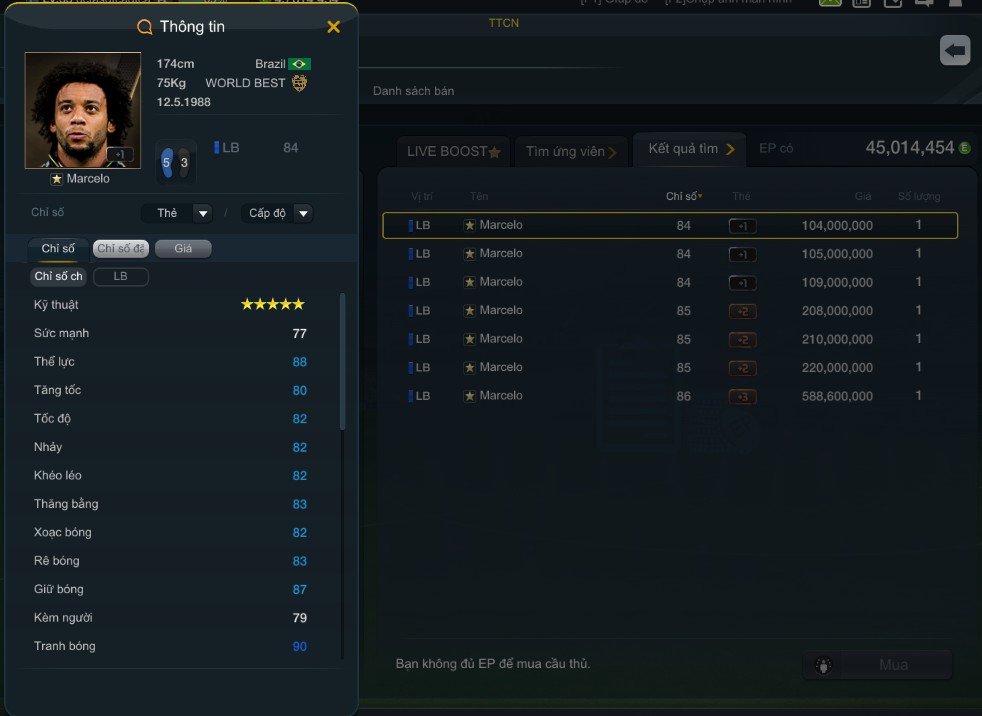Select Marcelo +3 listing for 588,600,000
Screen dimensions: 982x716
point(669,396)
